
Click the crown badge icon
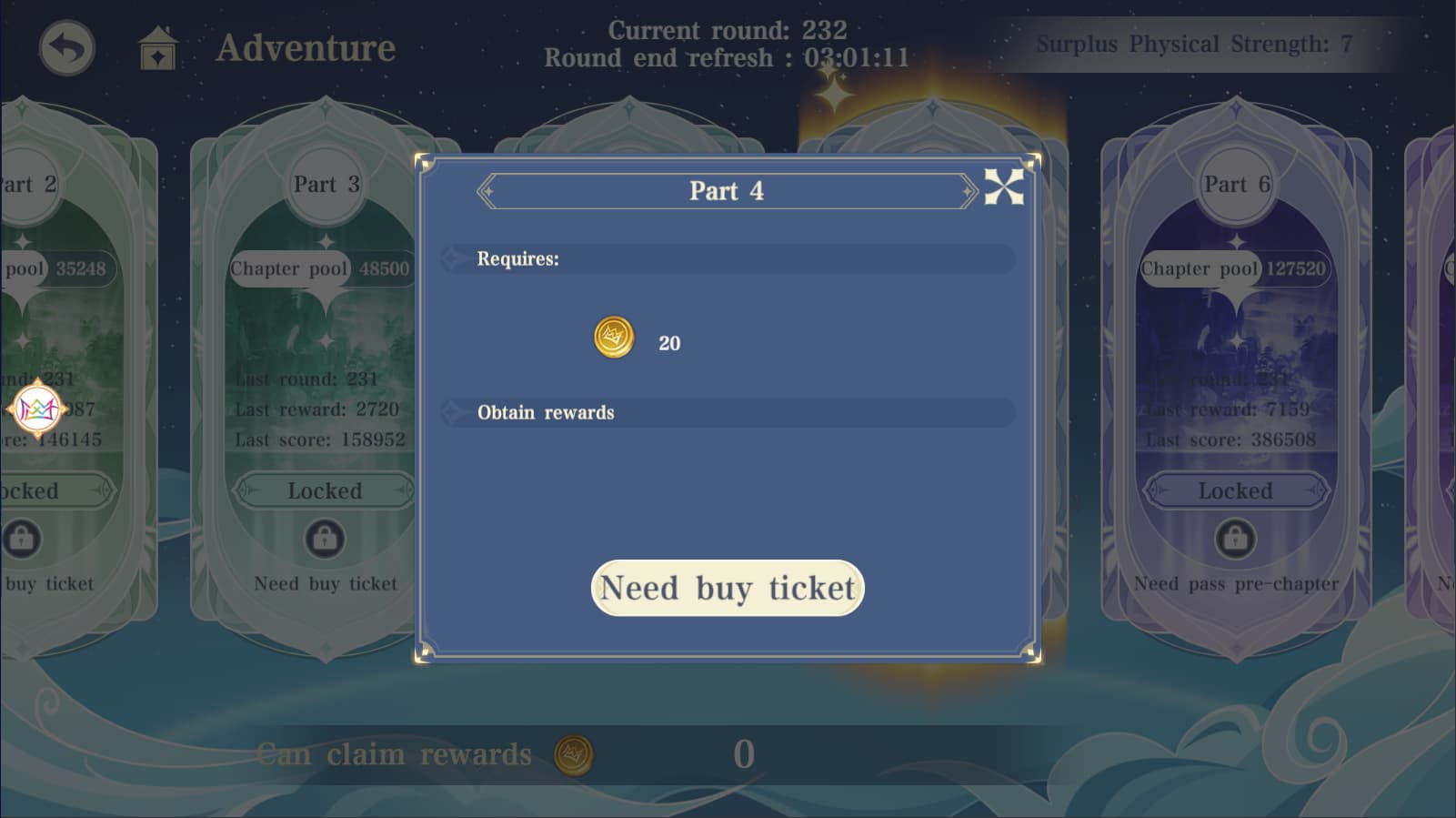click(x=38, y=409)
